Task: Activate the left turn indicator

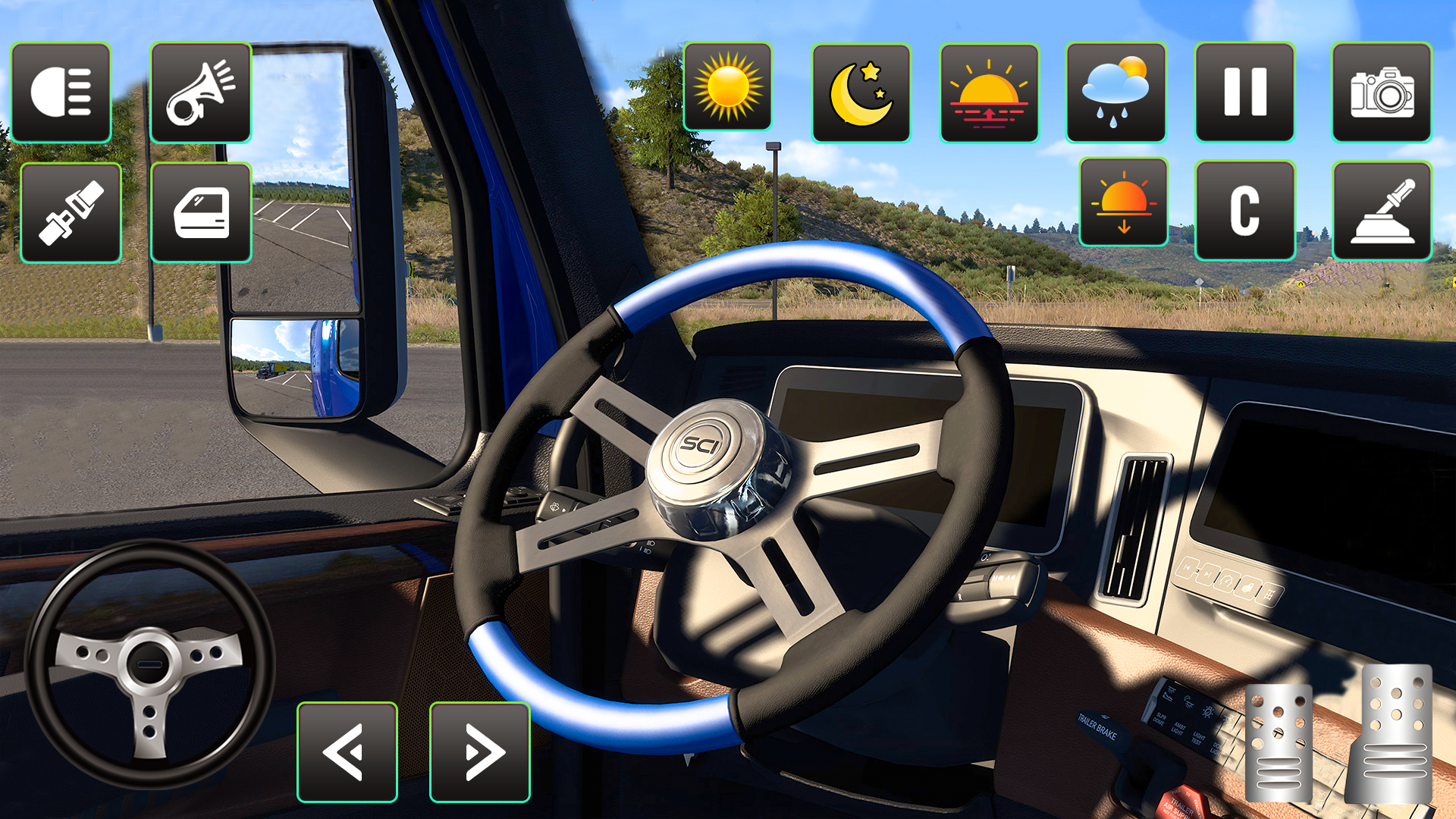Action: tap(348, 751)
